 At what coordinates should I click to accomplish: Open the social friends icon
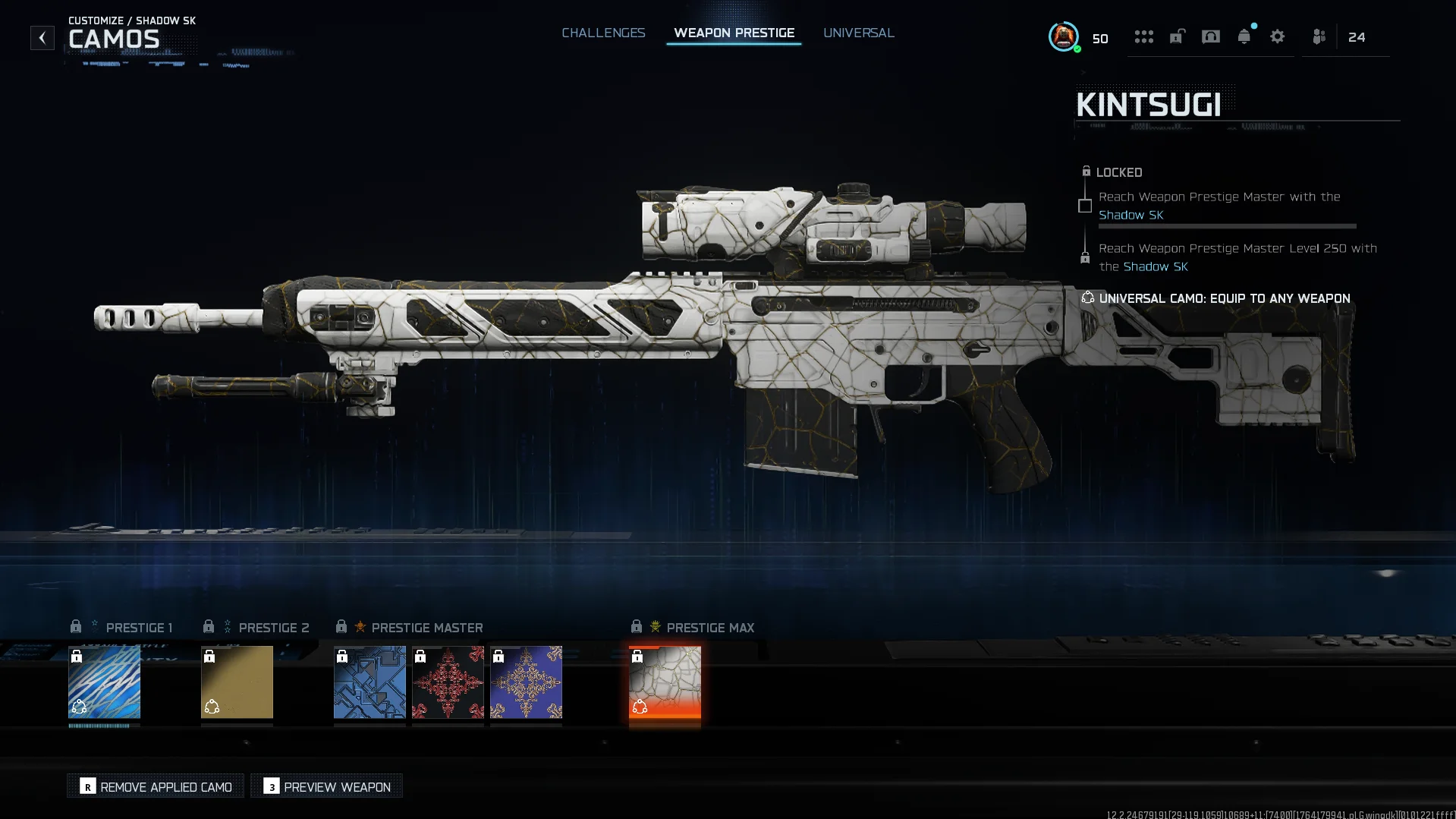tap(1319, 36)
